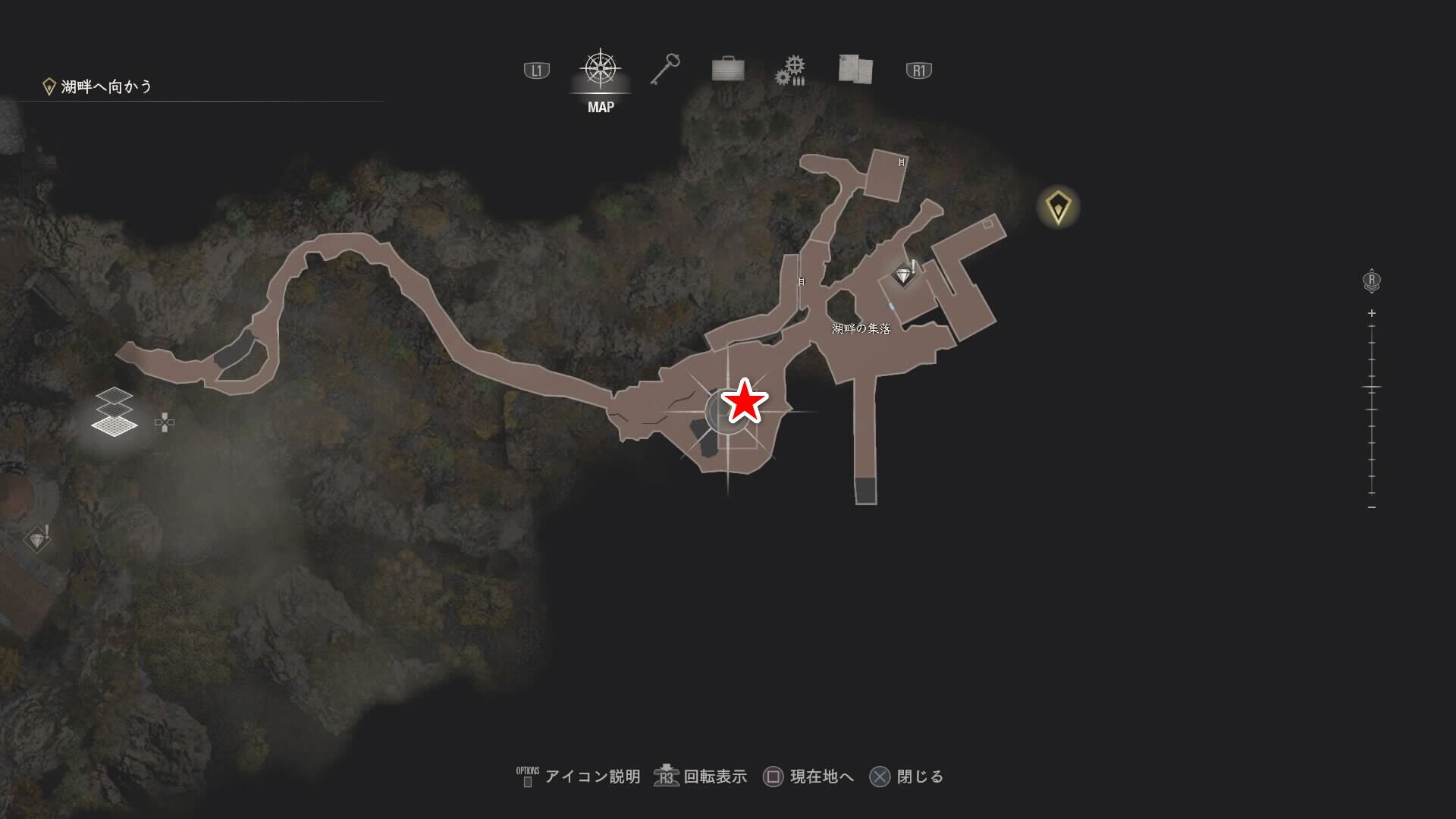1456x819 pixels.
Task: Toggle the icon legend via アイコン説明
Action: coord(591,777)
